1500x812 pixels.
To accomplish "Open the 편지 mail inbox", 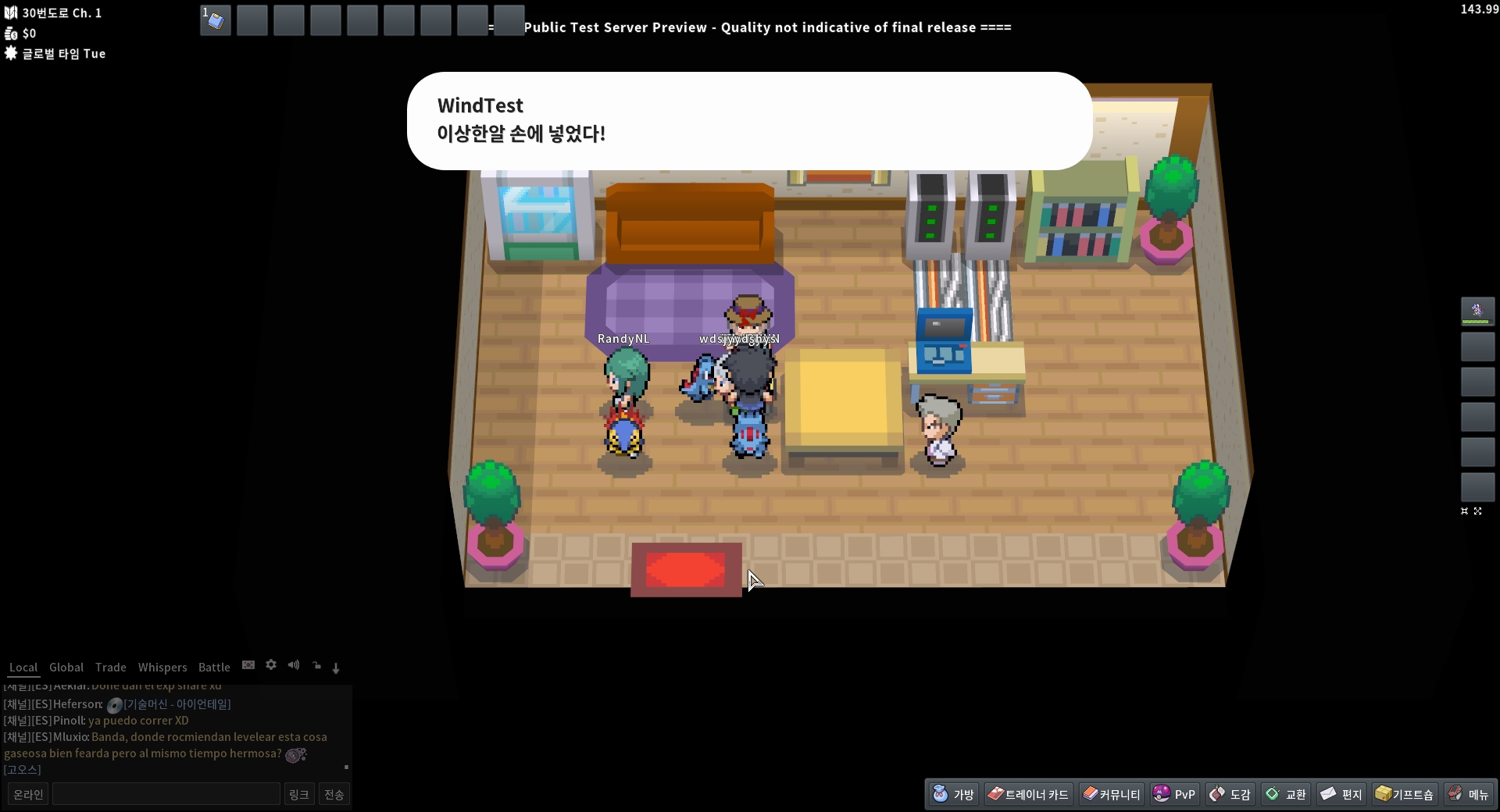I will point(1341,794).
